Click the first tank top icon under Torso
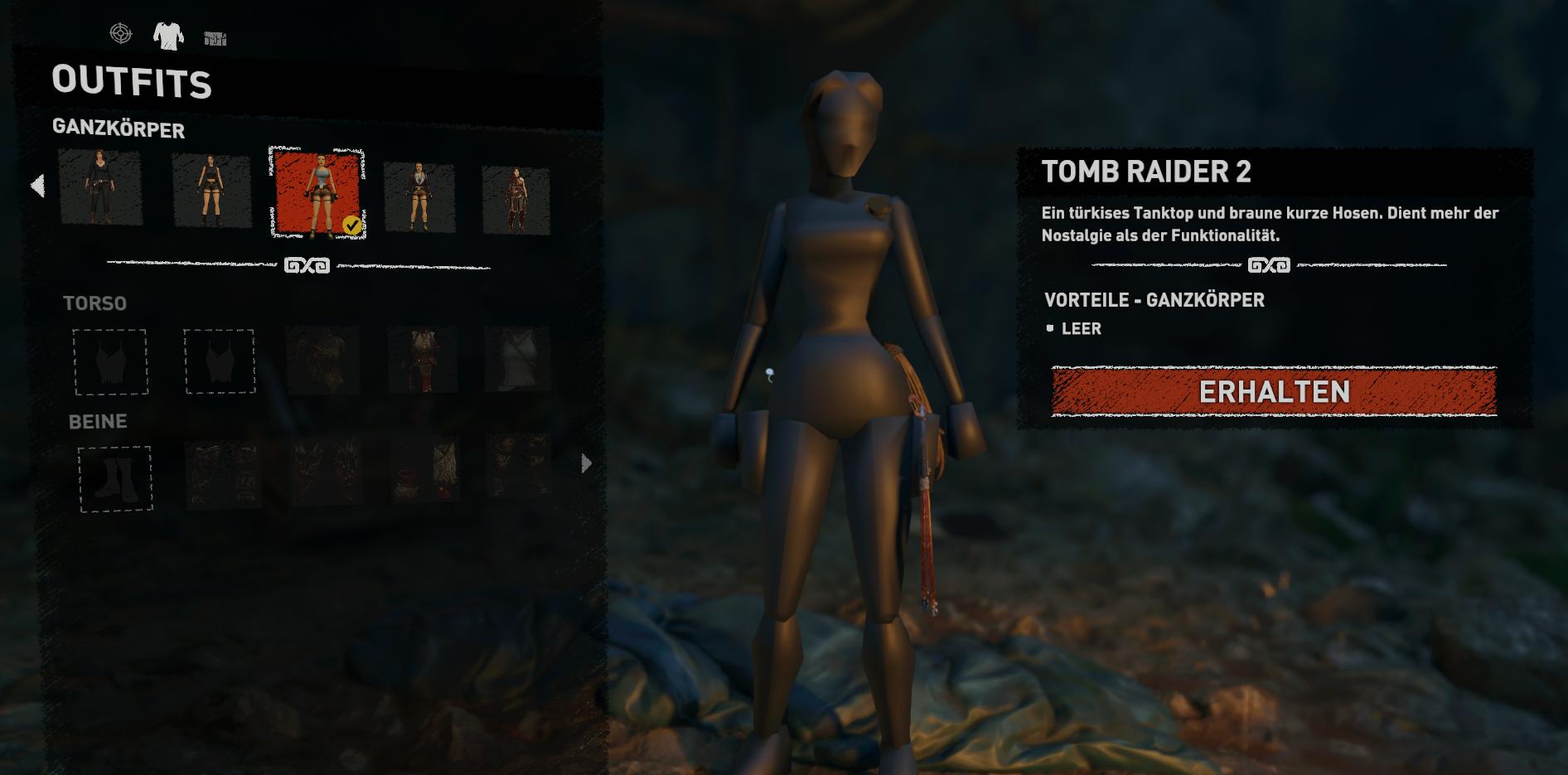Screen dimensions: 1568x775 pos(114,362)
